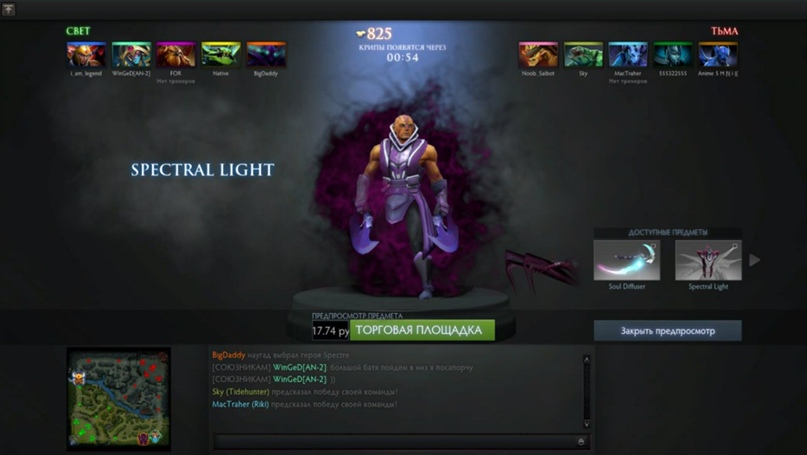Select WinGeD[AN-2]'s hero portrait
This screenshot has height=455, width=807.
[x=131, y=54]
